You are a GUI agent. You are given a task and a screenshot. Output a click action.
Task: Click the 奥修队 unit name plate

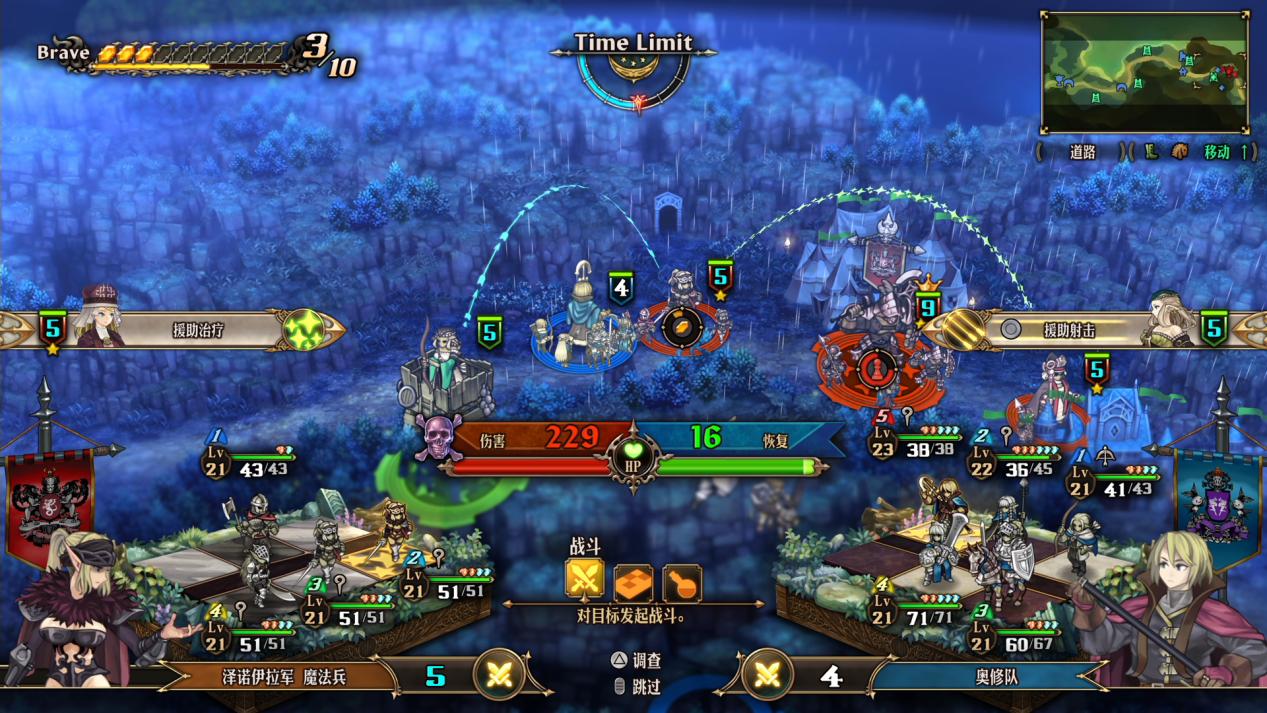pyautogui.click(x=988, y=676)
